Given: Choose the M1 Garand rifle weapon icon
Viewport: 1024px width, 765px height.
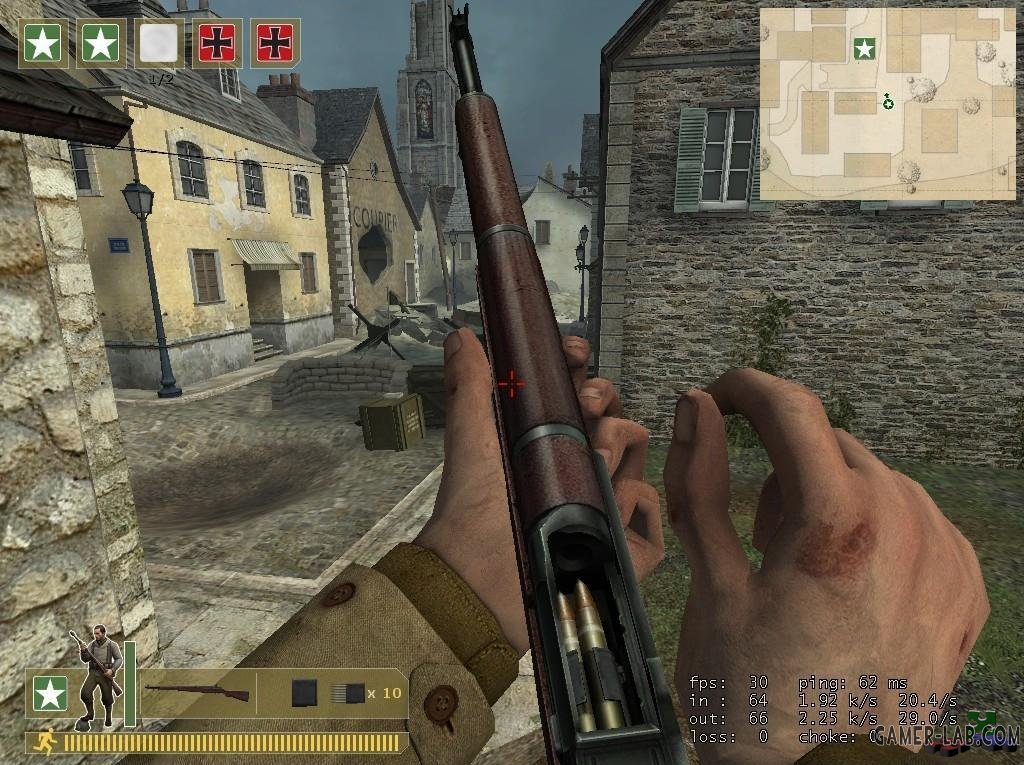Looking at the screenshot, I should pyautogui.click(x=197, y=691).
